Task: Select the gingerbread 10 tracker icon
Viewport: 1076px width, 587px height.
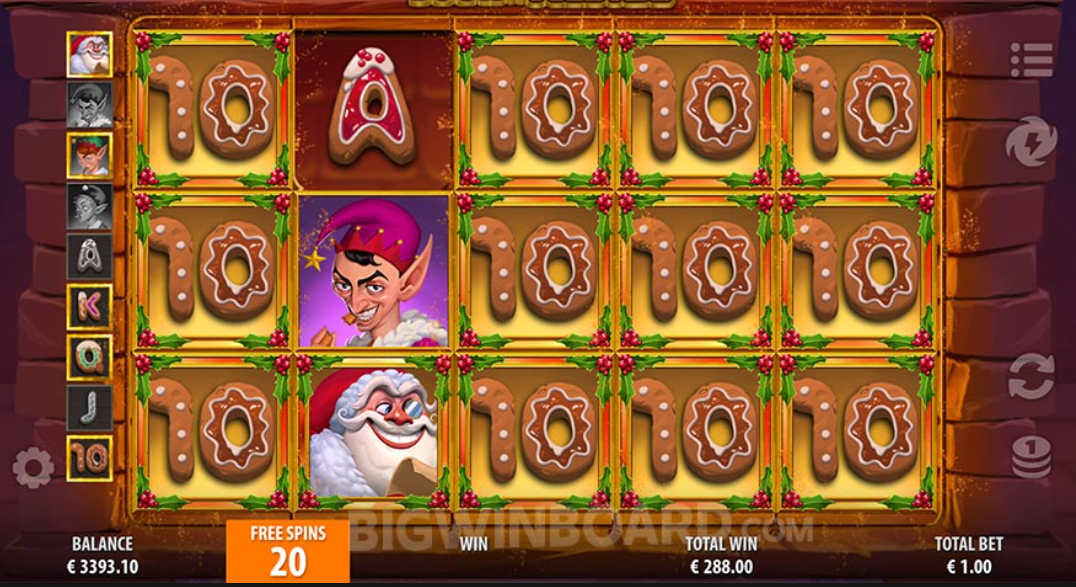Action: pos(89,458)
